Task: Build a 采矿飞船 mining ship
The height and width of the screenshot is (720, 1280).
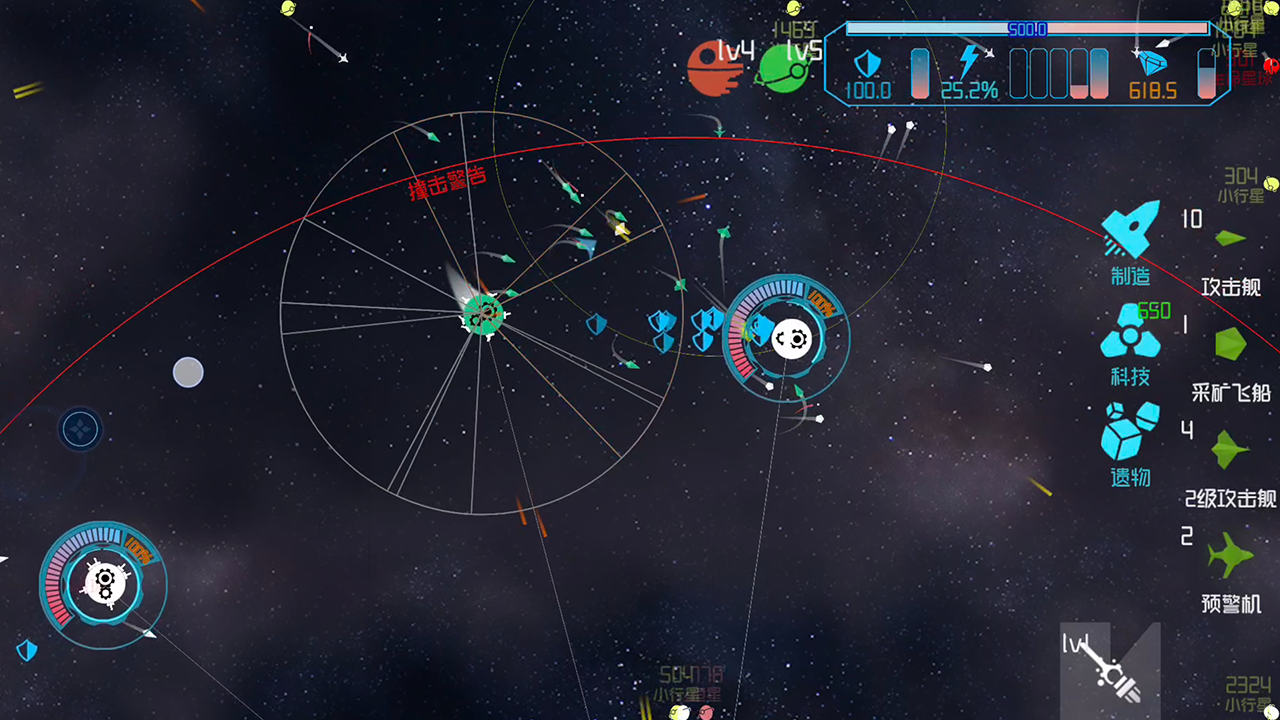Action: click(x=1230, y=345)
